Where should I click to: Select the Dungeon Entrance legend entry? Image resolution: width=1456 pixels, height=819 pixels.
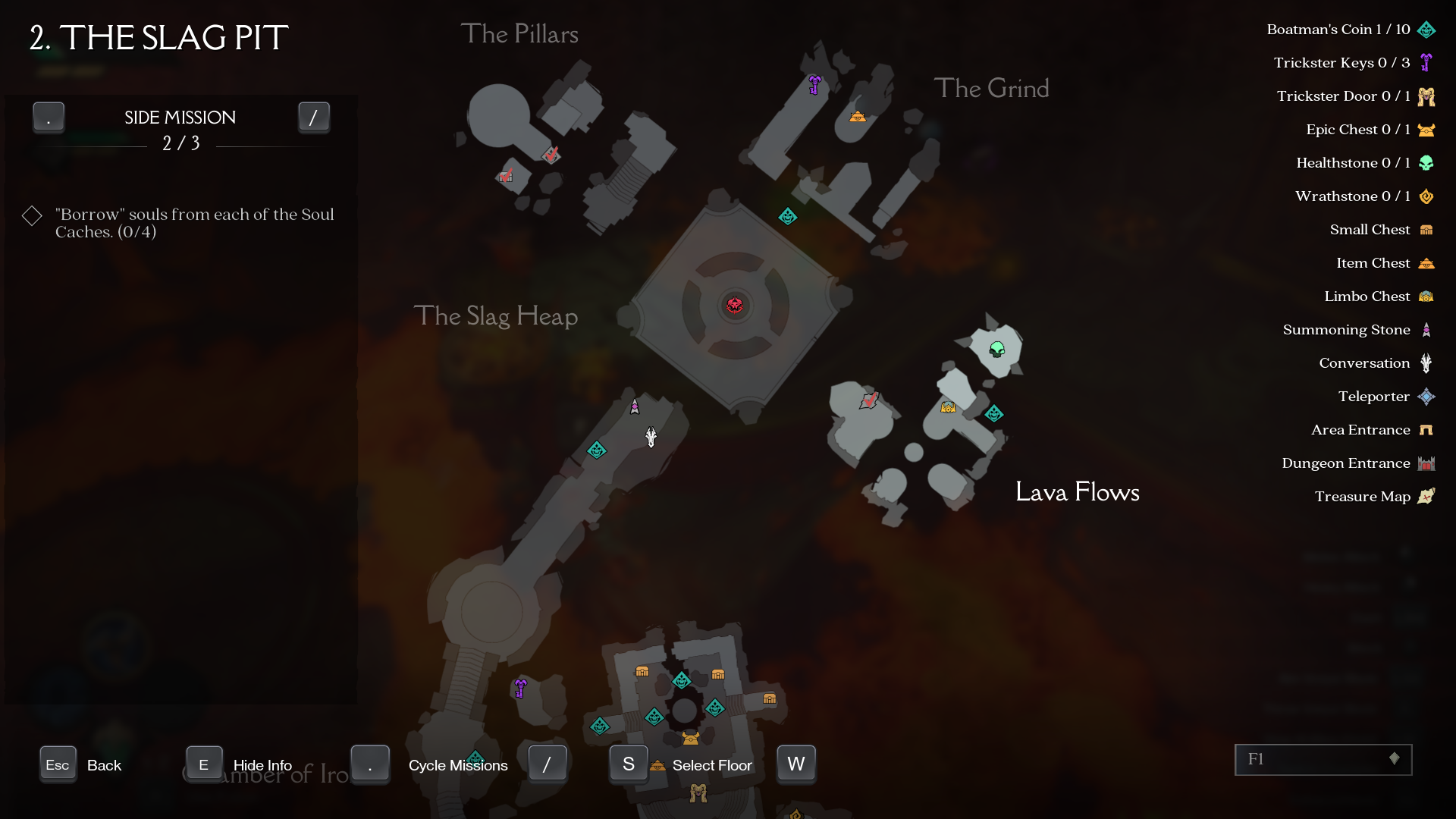tap(1357, 463)
